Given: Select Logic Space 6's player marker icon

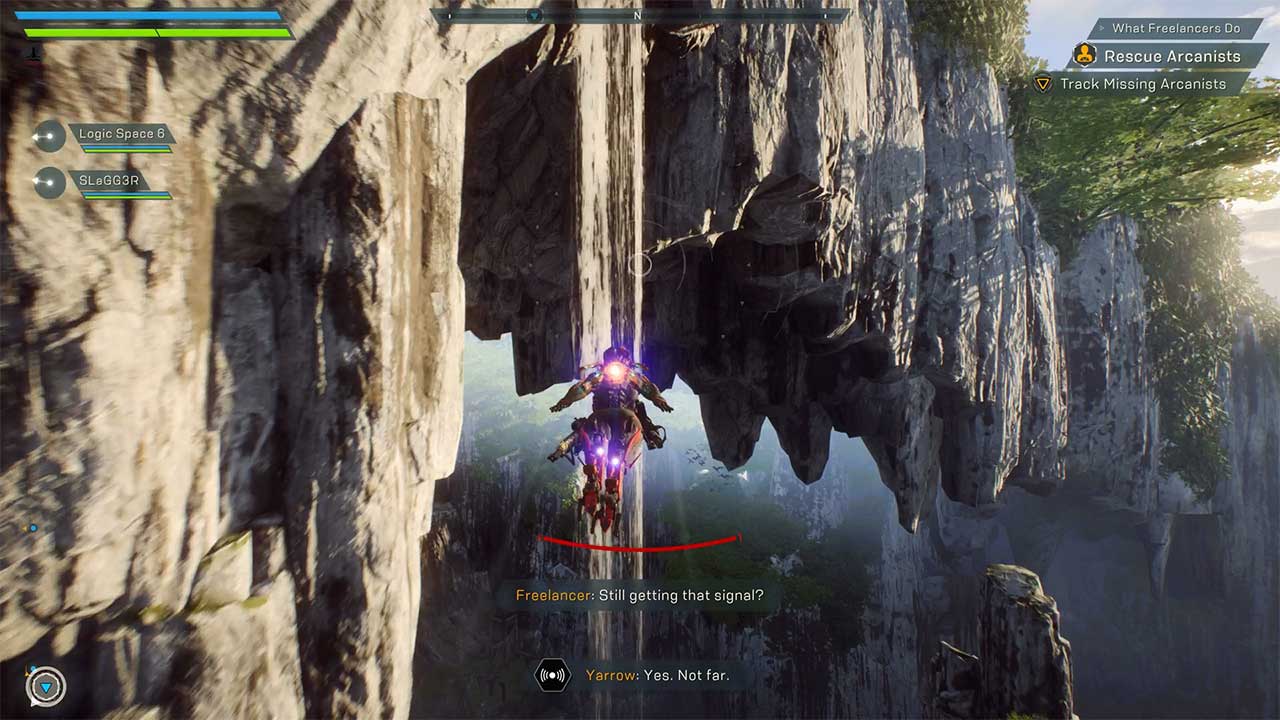Looking at the screenshot, I should tap(47, 136).
